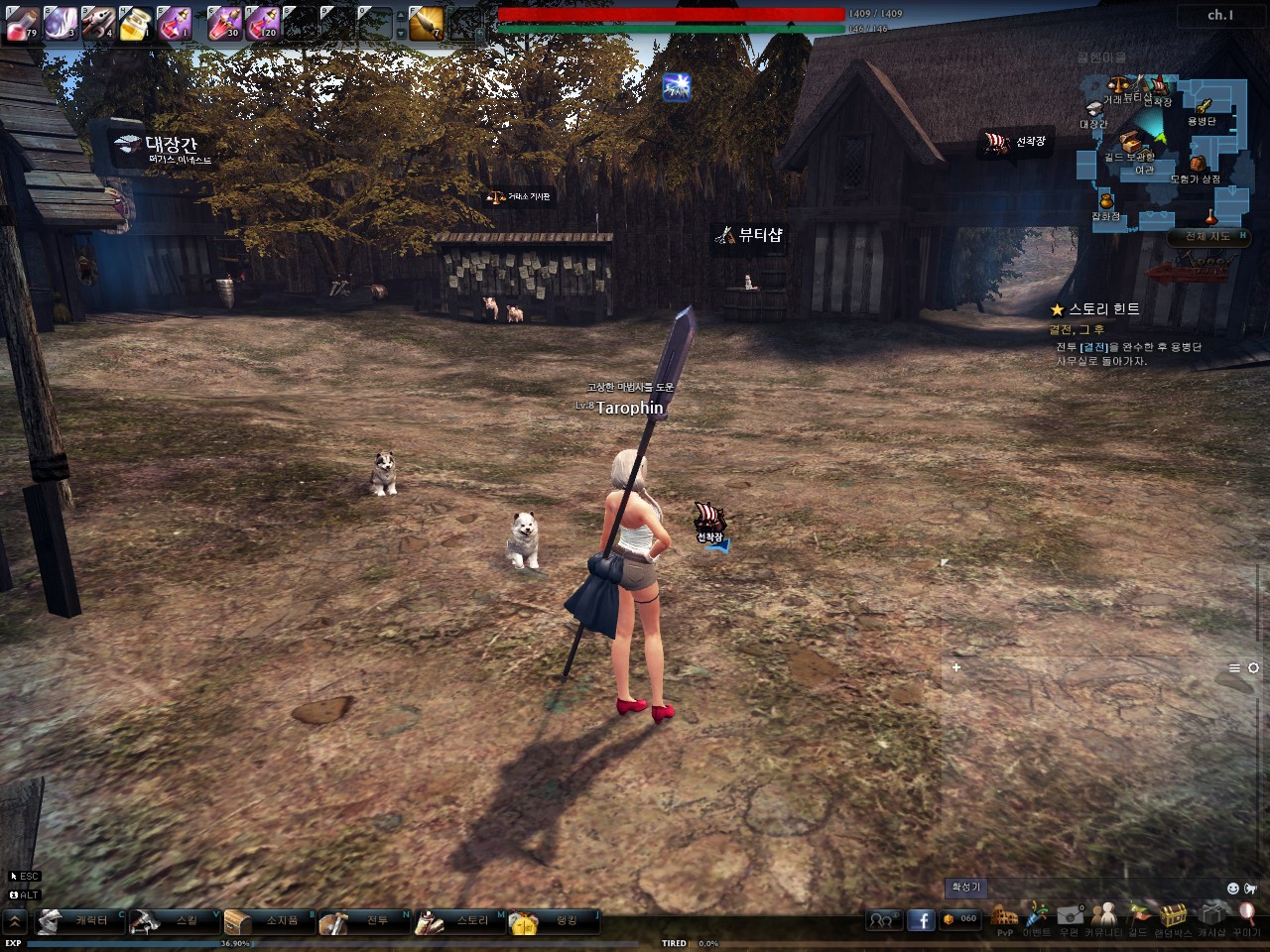Viewport: 1270px width, 952px height.
Task: Open the 캐릭터 (Character) menu
Action: [x=80, y=921]
